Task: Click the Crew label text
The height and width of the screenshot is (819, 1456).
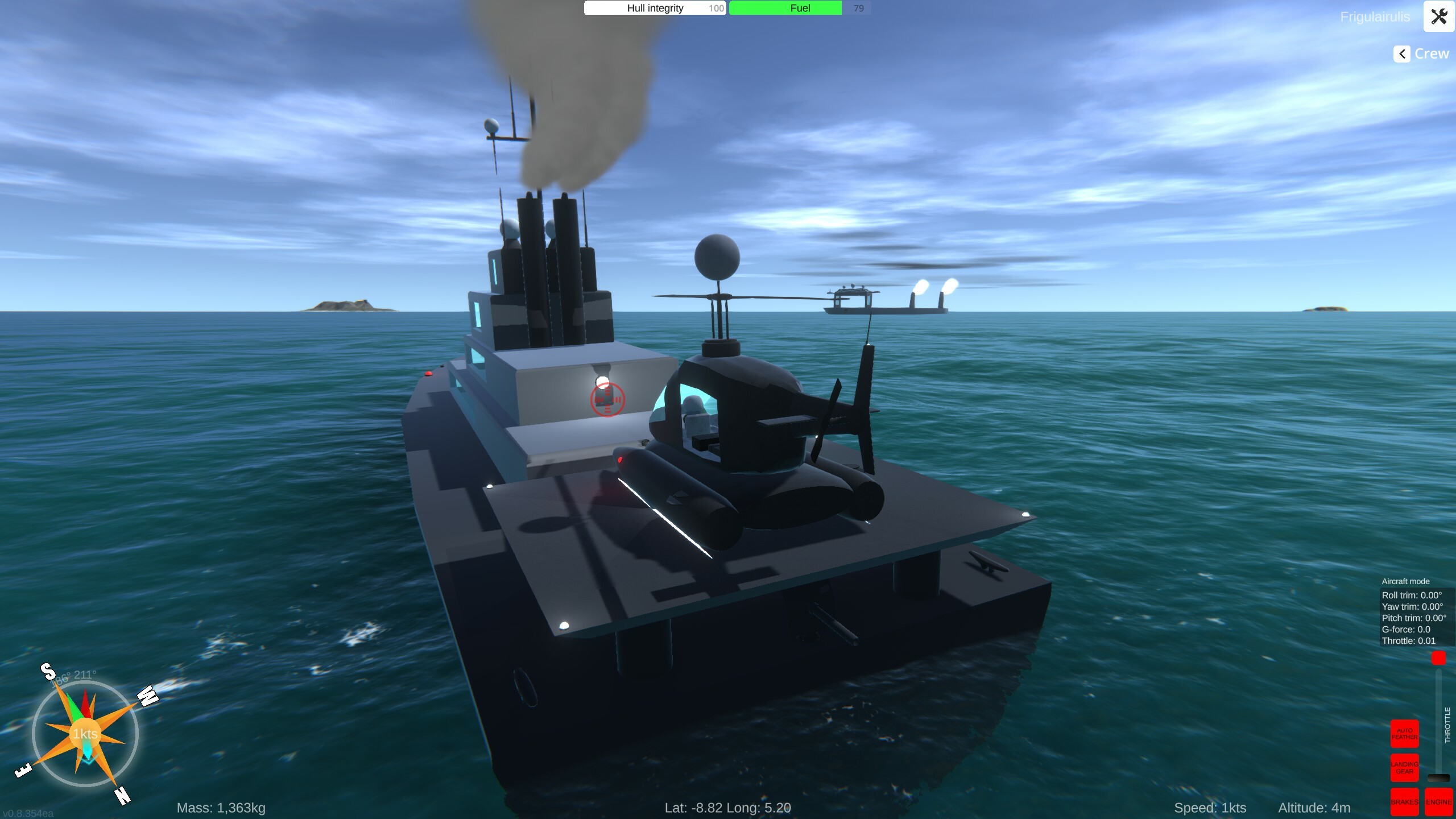Action: (1431, 53)
